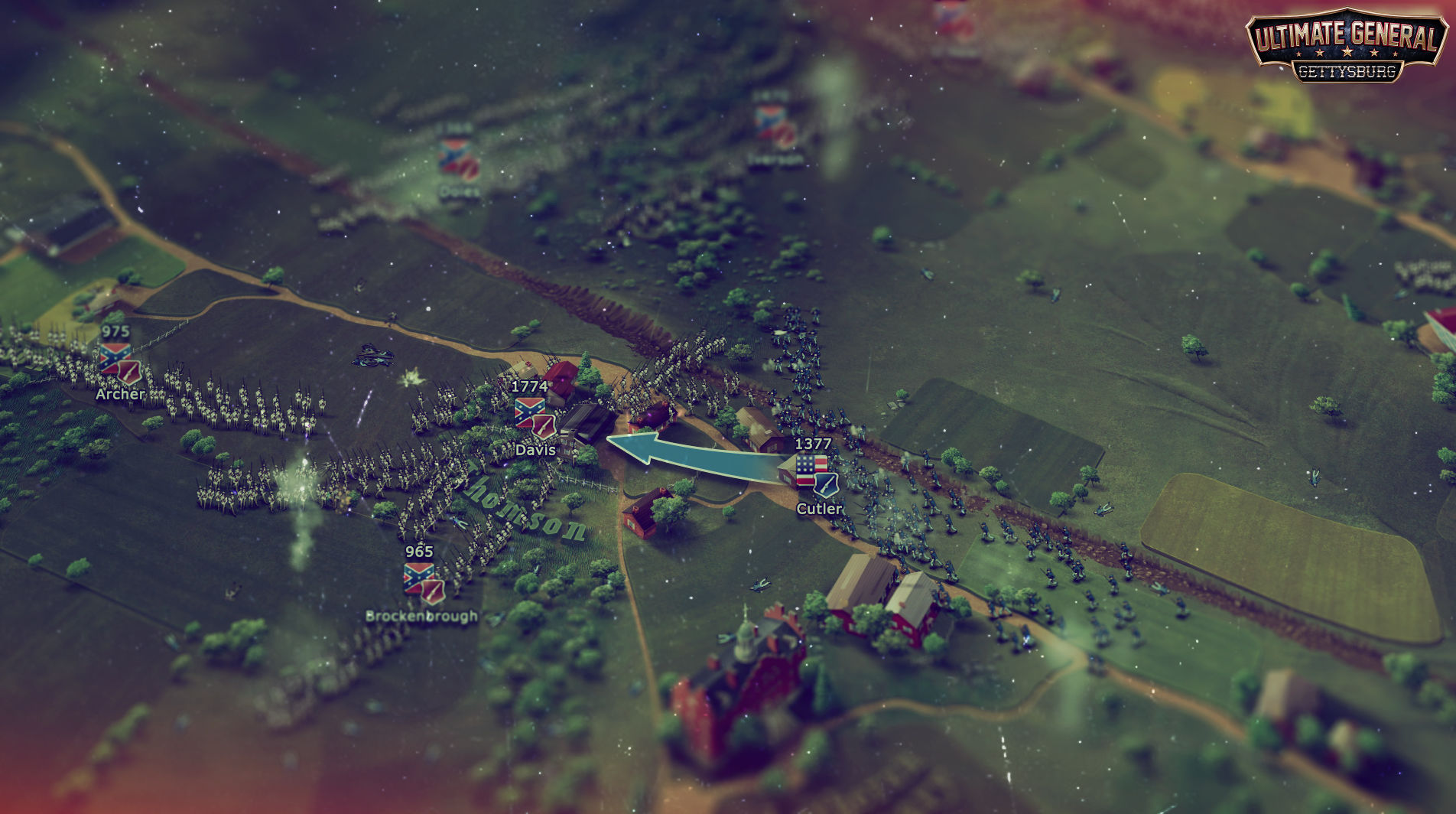The image size is (1456, 814).
Task: Click the Cutler name label
Action: pyautogui.click(x=820, y=507)
